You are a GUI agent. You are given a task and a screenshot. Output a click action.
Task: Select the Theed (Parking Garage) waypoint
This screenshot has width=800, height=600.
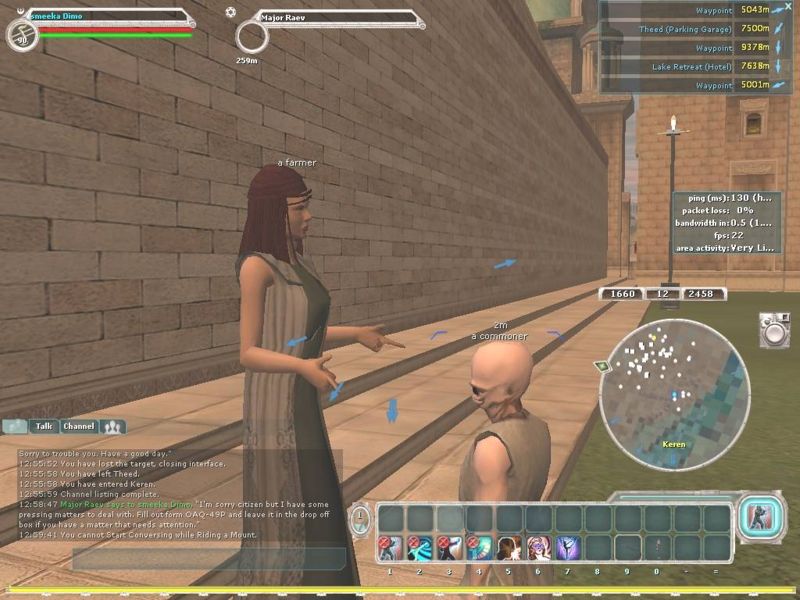coord(686,29)
